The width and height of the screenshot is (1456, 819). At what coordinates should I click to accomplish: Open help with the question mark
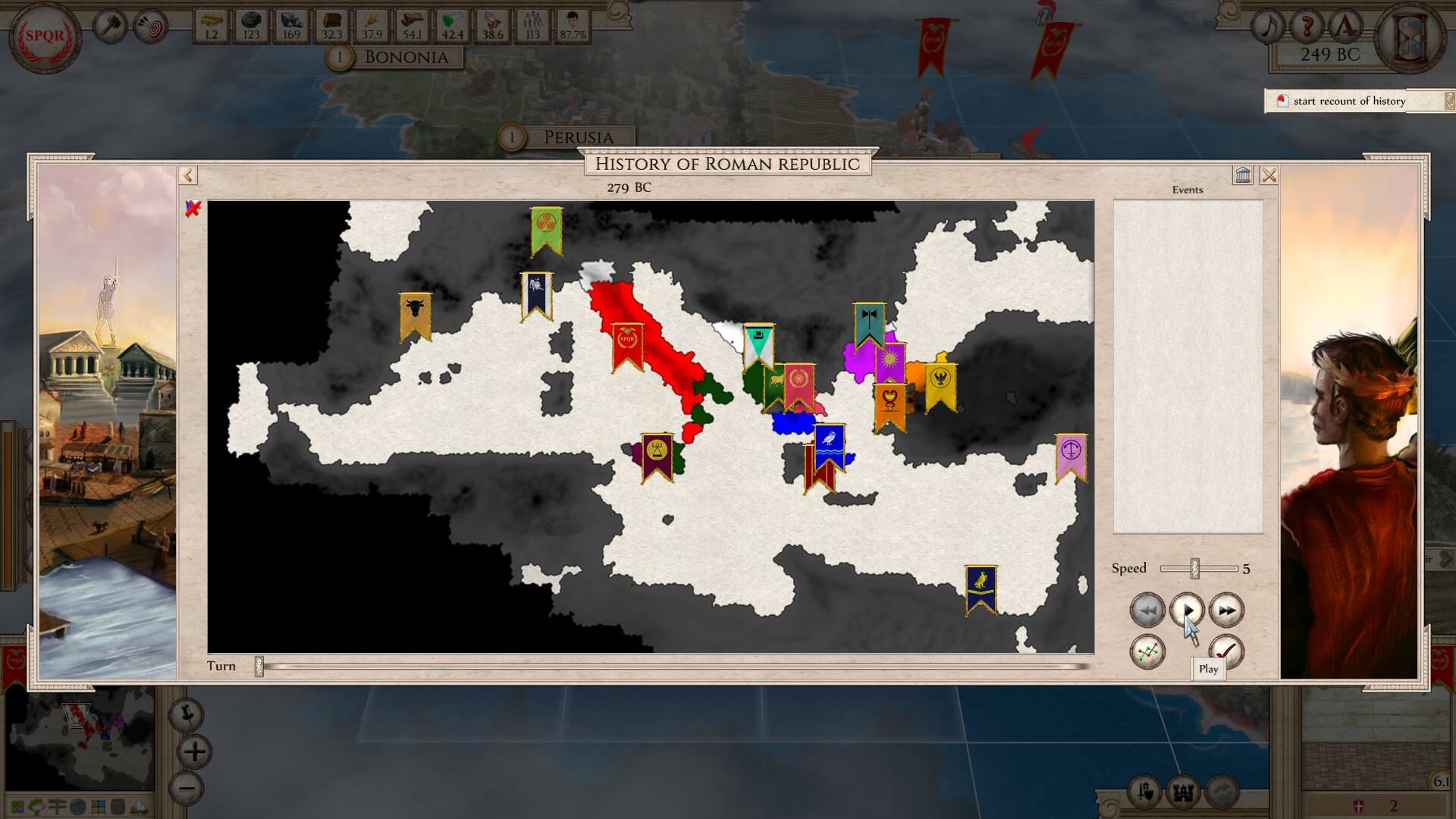point(1306,27)
